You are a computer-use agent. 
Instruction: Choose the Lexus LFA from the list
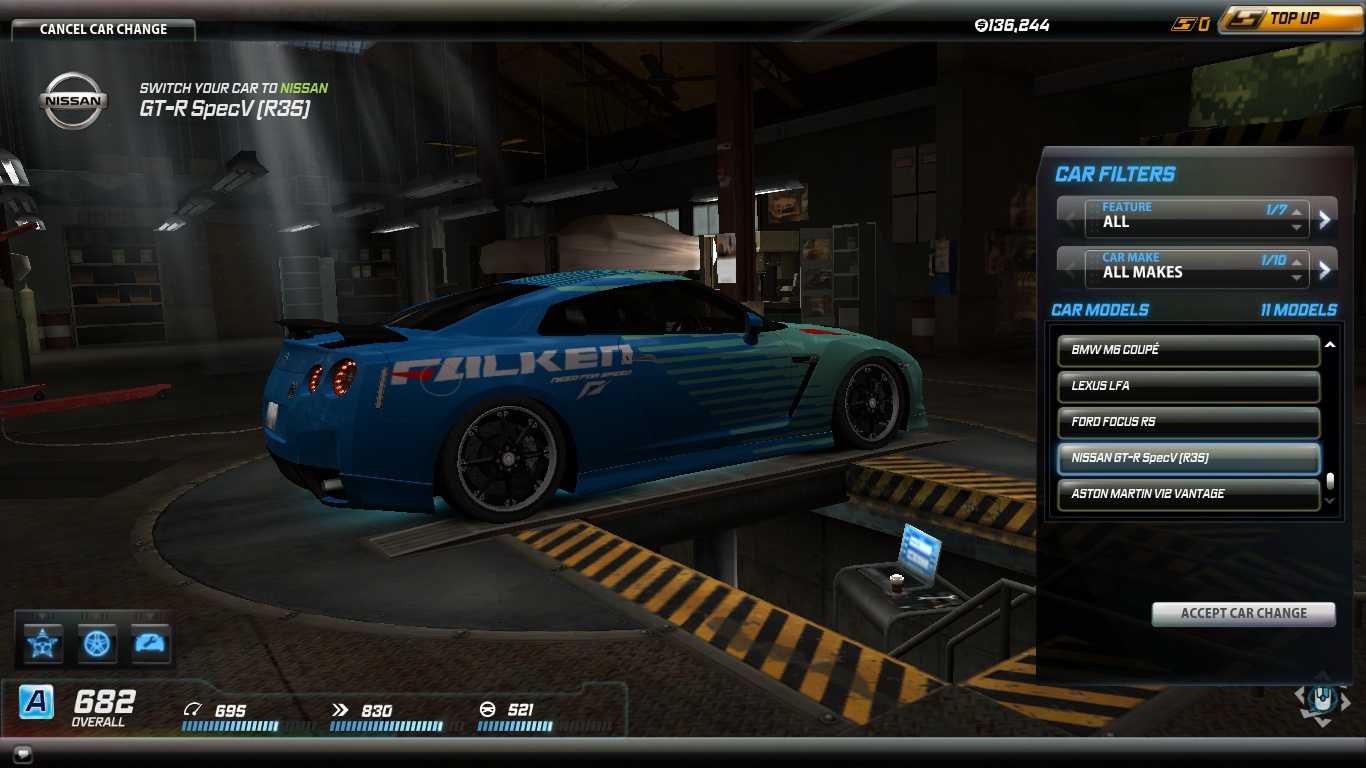(1188, 386)
